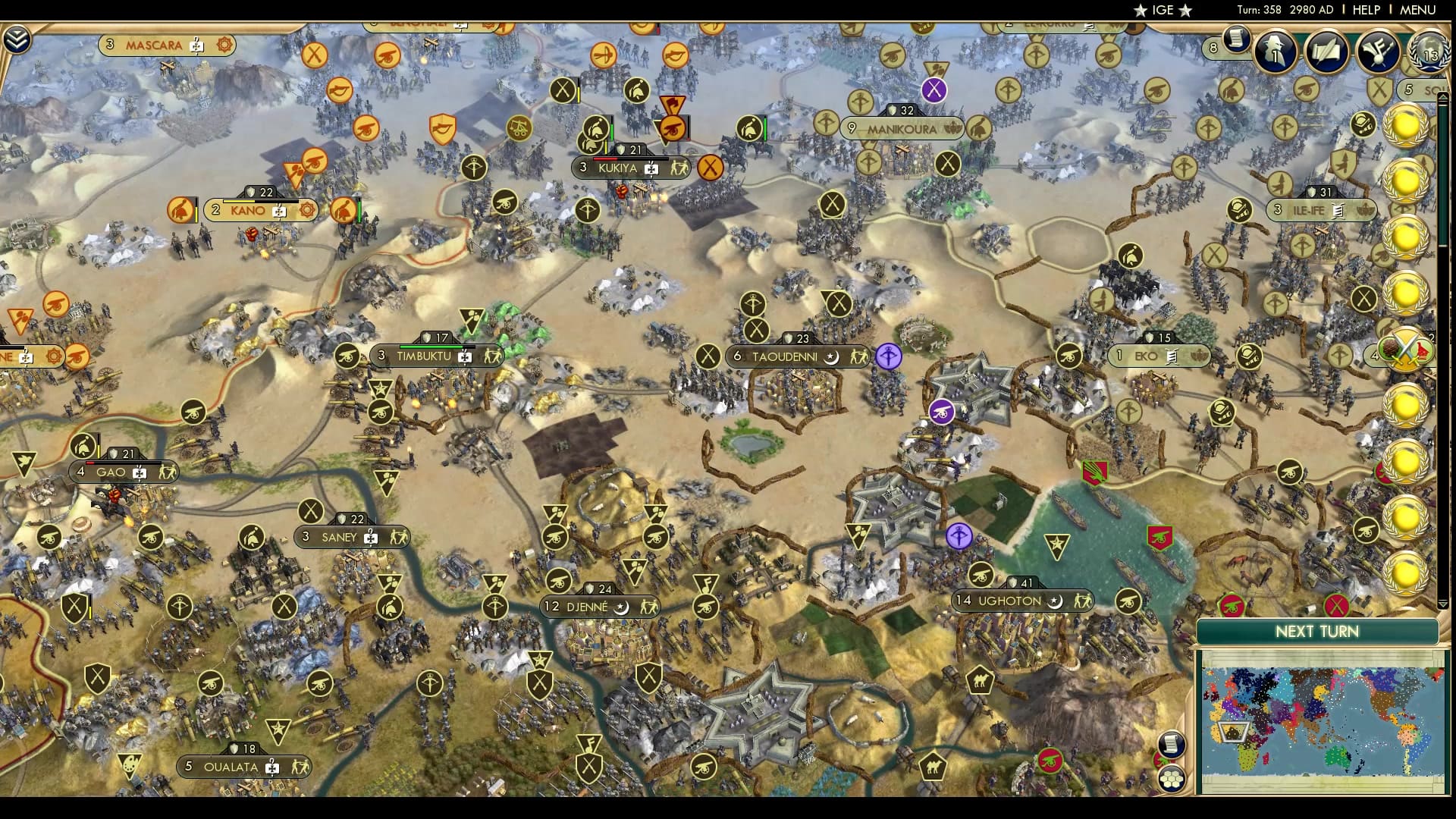Select Mascara's production gear icon
Image resolution: width=1456 pixels, height=819 pixels.
[223, 45]
